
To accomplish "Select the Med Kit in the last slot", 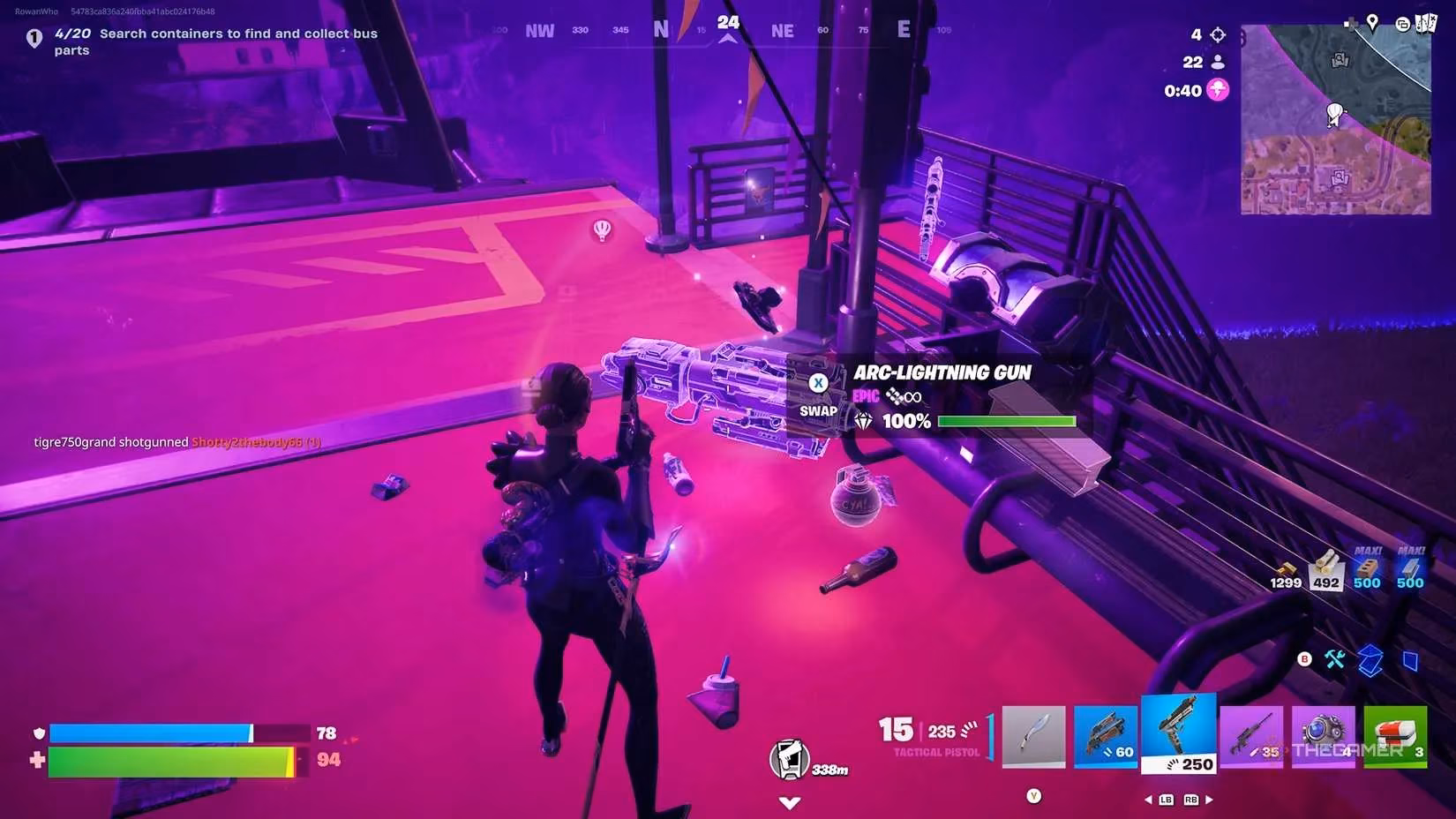I will [1395, 735].
